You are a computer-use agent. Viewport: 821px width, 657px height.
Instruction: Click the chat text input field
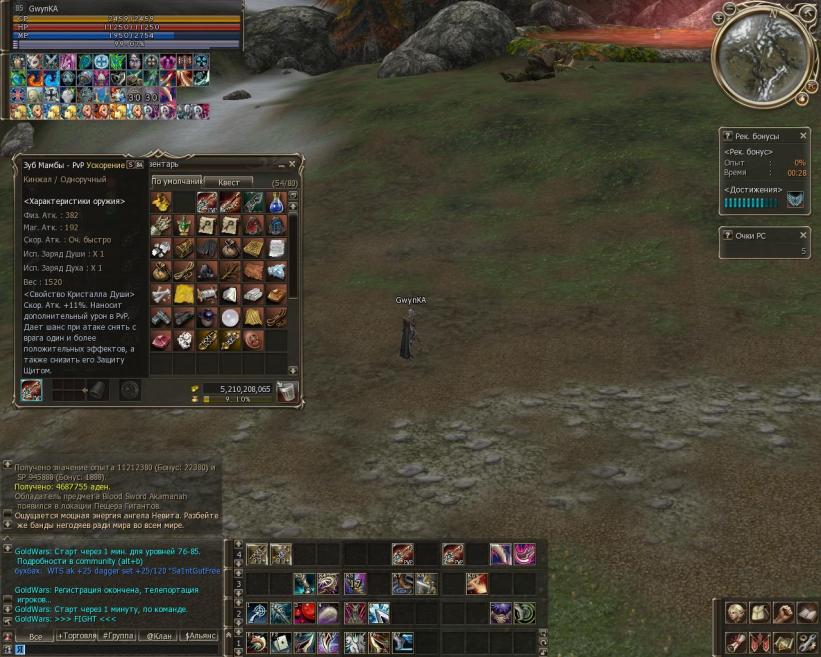120,650
